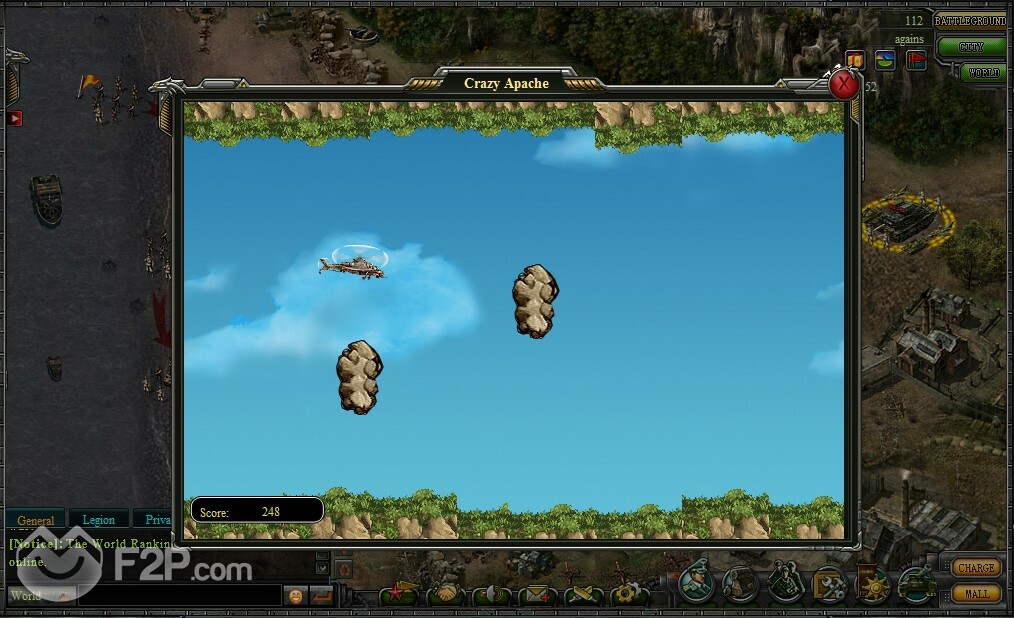Open the Battleground view

tap(971, 20)
